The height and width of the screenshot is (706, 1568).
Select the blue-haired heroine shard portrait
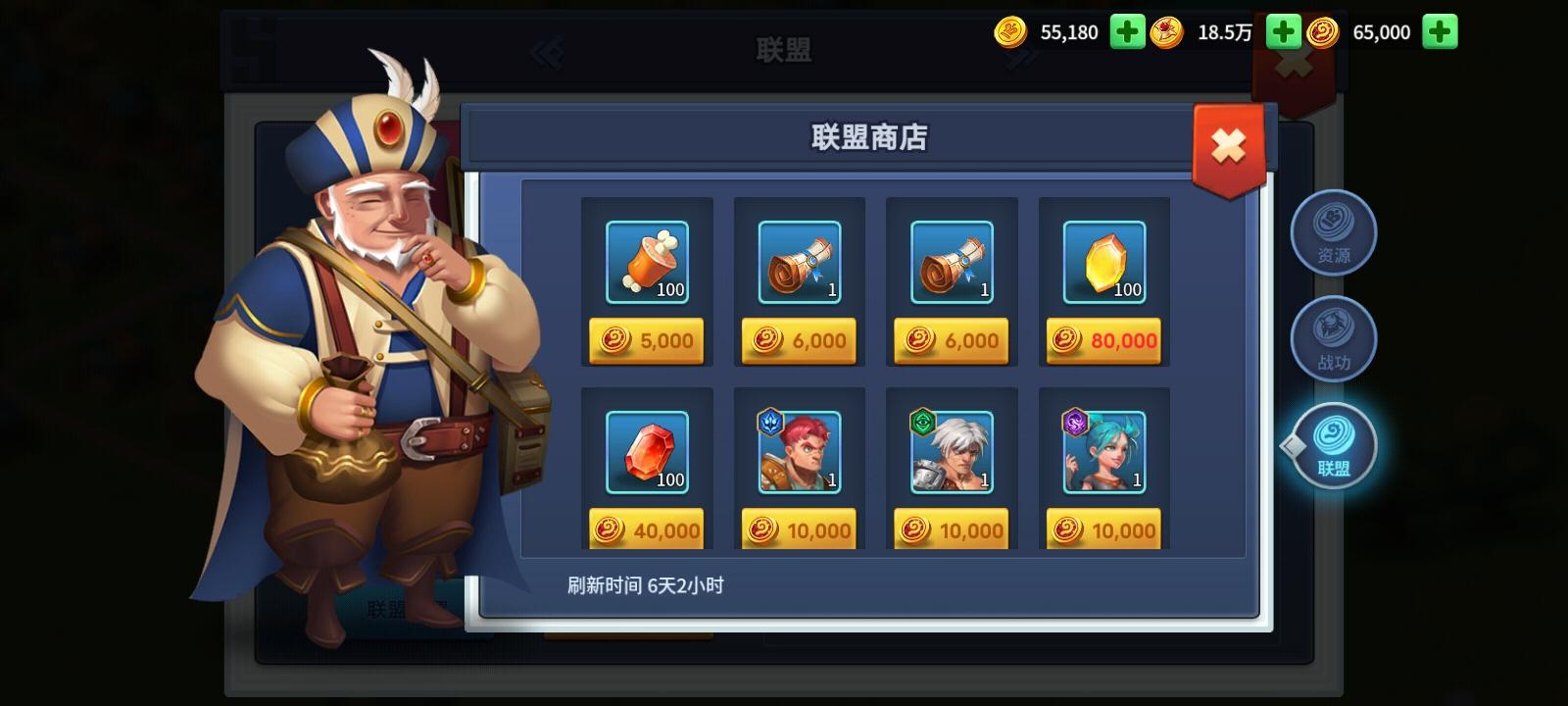coord(1103,451)
